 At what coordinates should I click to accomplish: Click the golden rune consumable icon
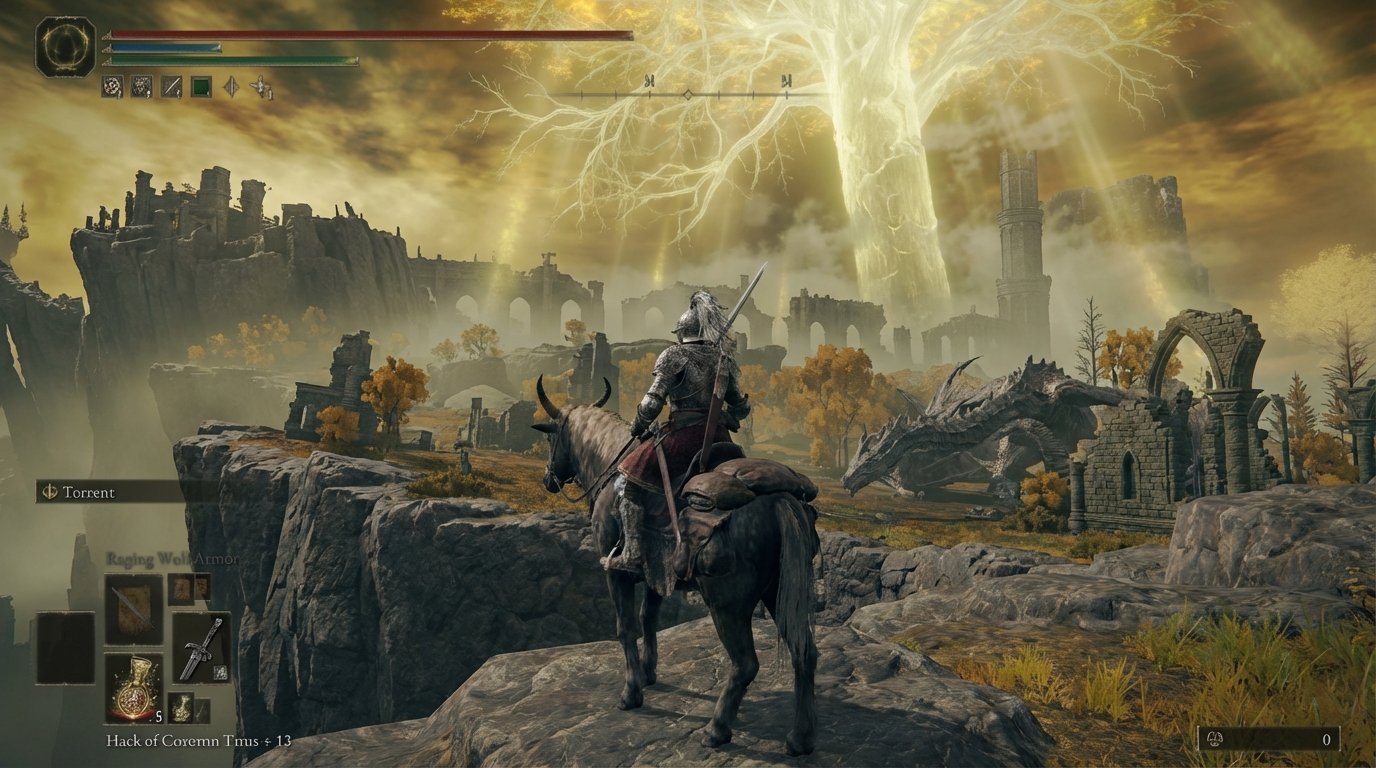point(183,707)
